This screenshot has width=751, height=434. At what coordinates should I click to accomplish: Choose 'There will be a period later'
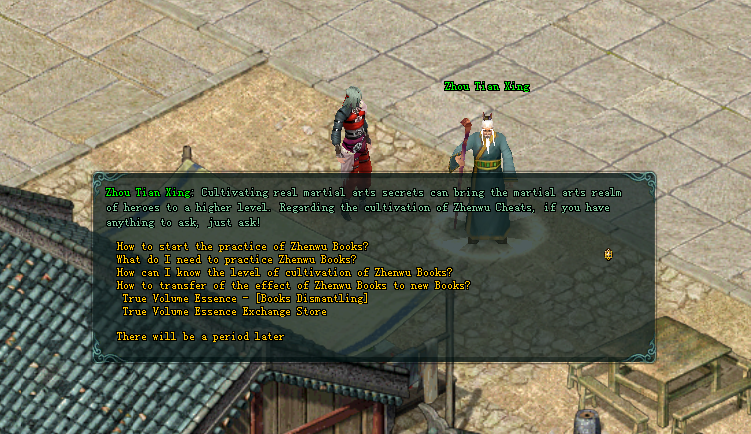tap(200, 337)
